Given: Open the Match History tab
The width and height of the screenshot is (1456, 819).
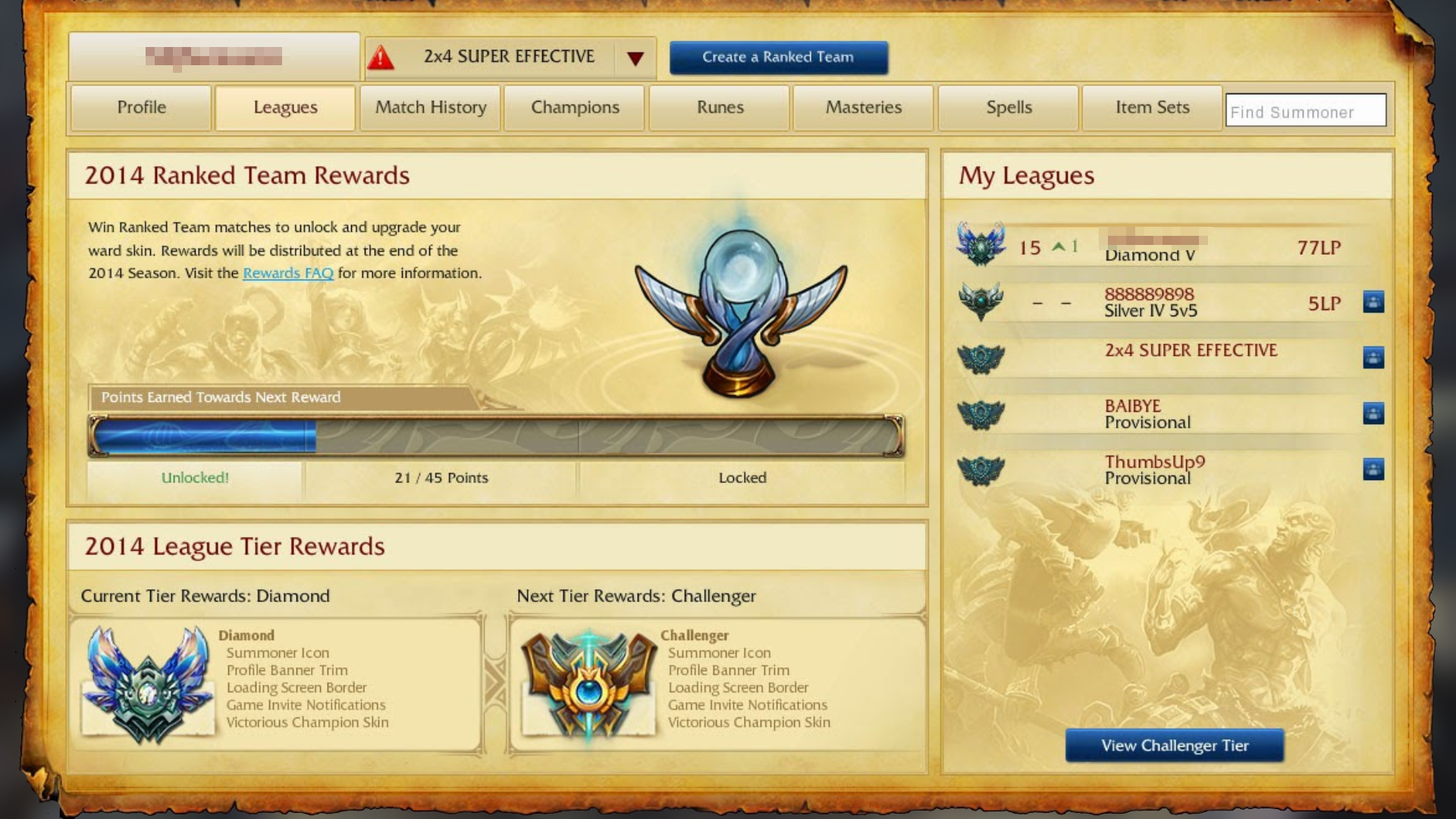Looking at the screenshot, I should tap(429, 108).
